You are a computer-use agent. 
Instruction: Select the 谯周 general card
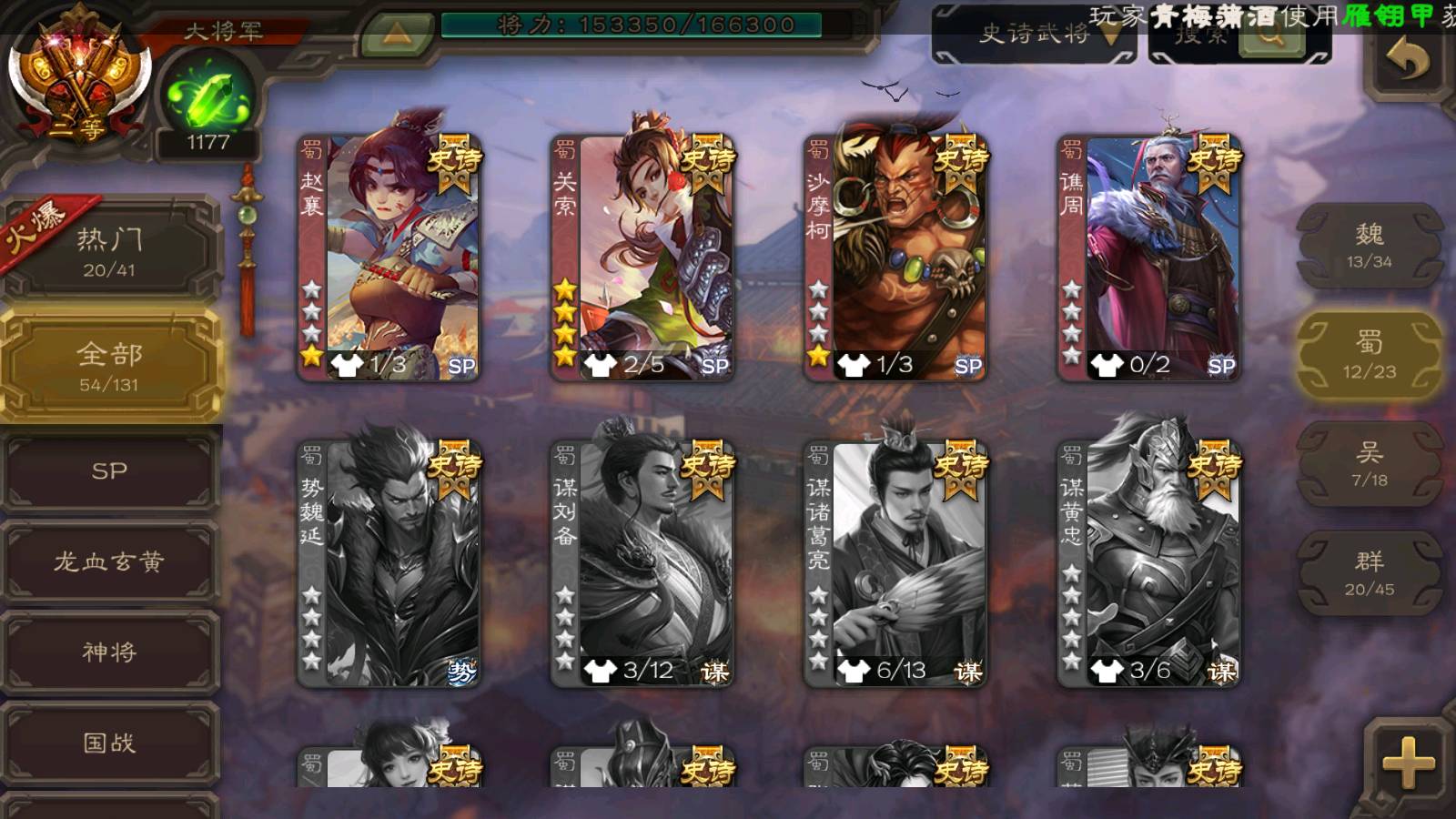click(1149, 257)
